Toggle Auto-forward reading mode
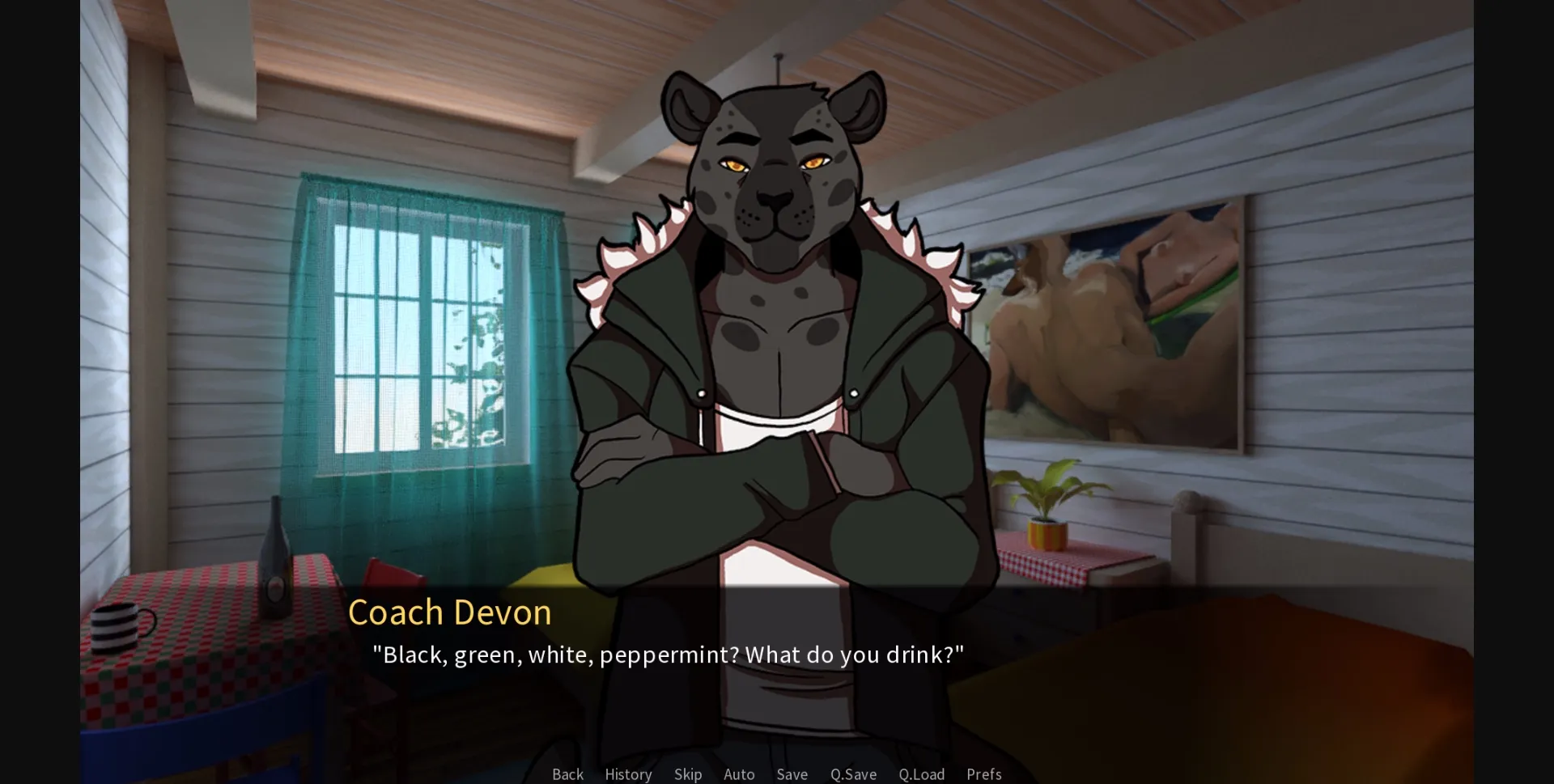 [738, 774]
